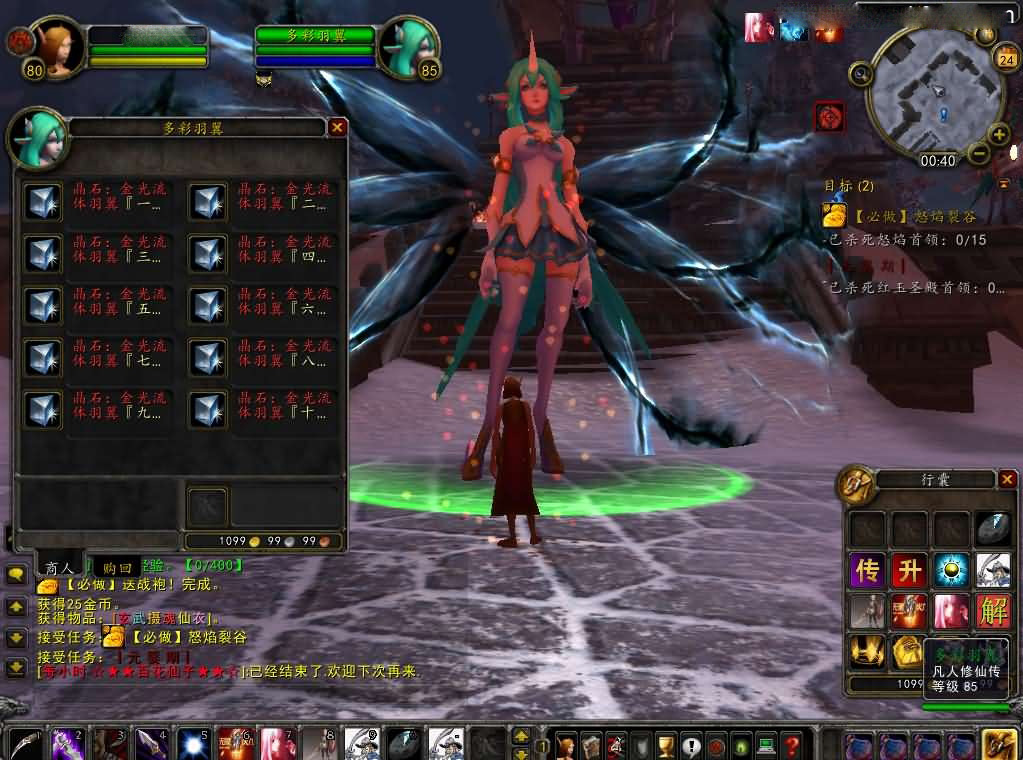The height and width of the screenshot is (760, 1023).
Task: Use the purple 传 item in bag
Action: pyautogui.click(x=865, y=571)
